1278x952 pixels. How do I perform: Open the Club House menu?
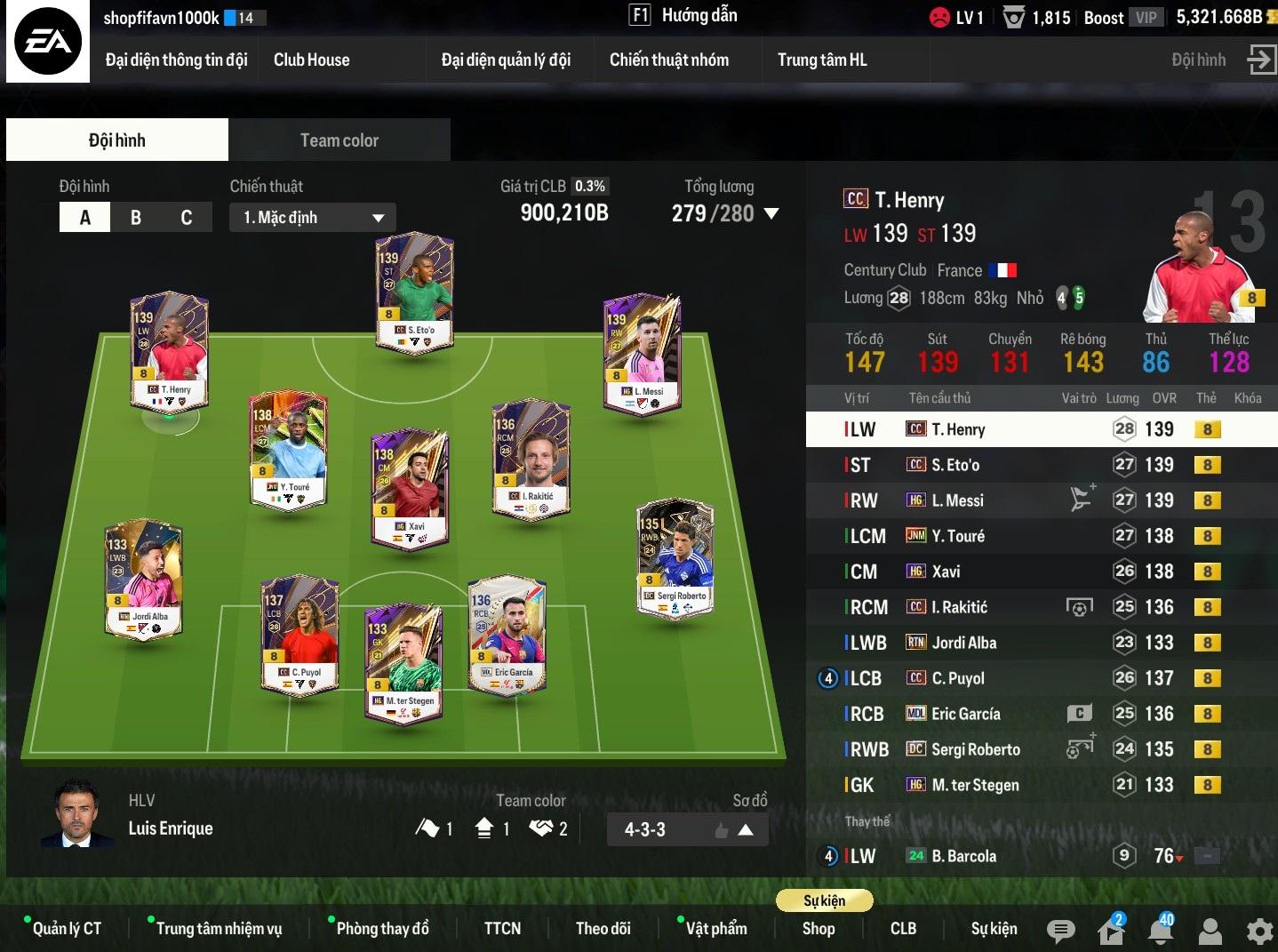(x=311, y=60)
